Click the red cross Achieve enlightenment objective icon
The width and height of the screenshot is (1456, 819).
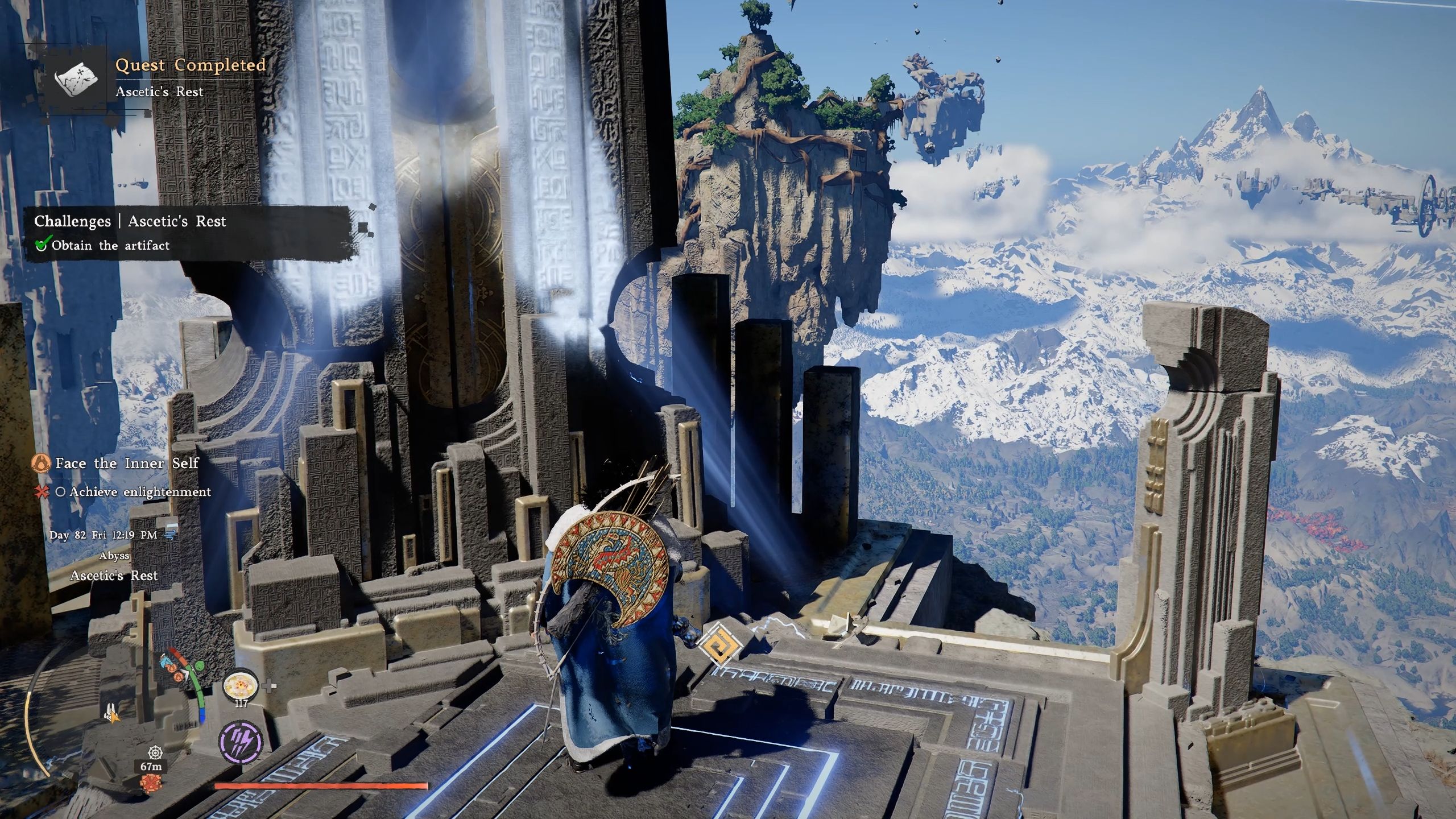(x=42, y=493)
